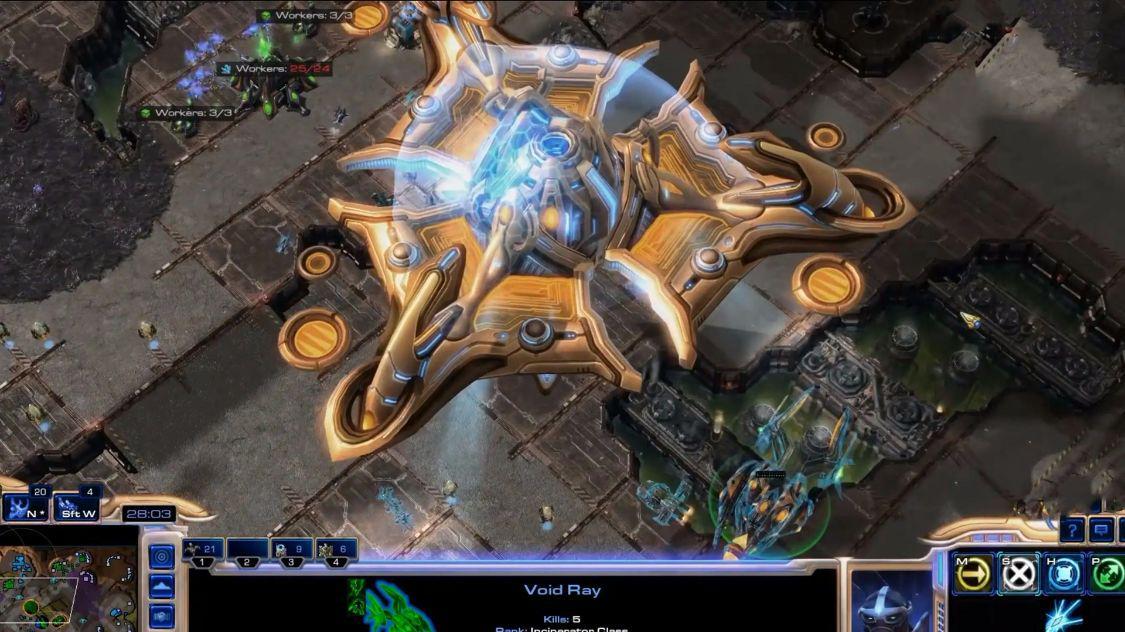Click the Void Ray unit portrait
Viewport: 1125px width, 632px height.
[x=892, y=602]
